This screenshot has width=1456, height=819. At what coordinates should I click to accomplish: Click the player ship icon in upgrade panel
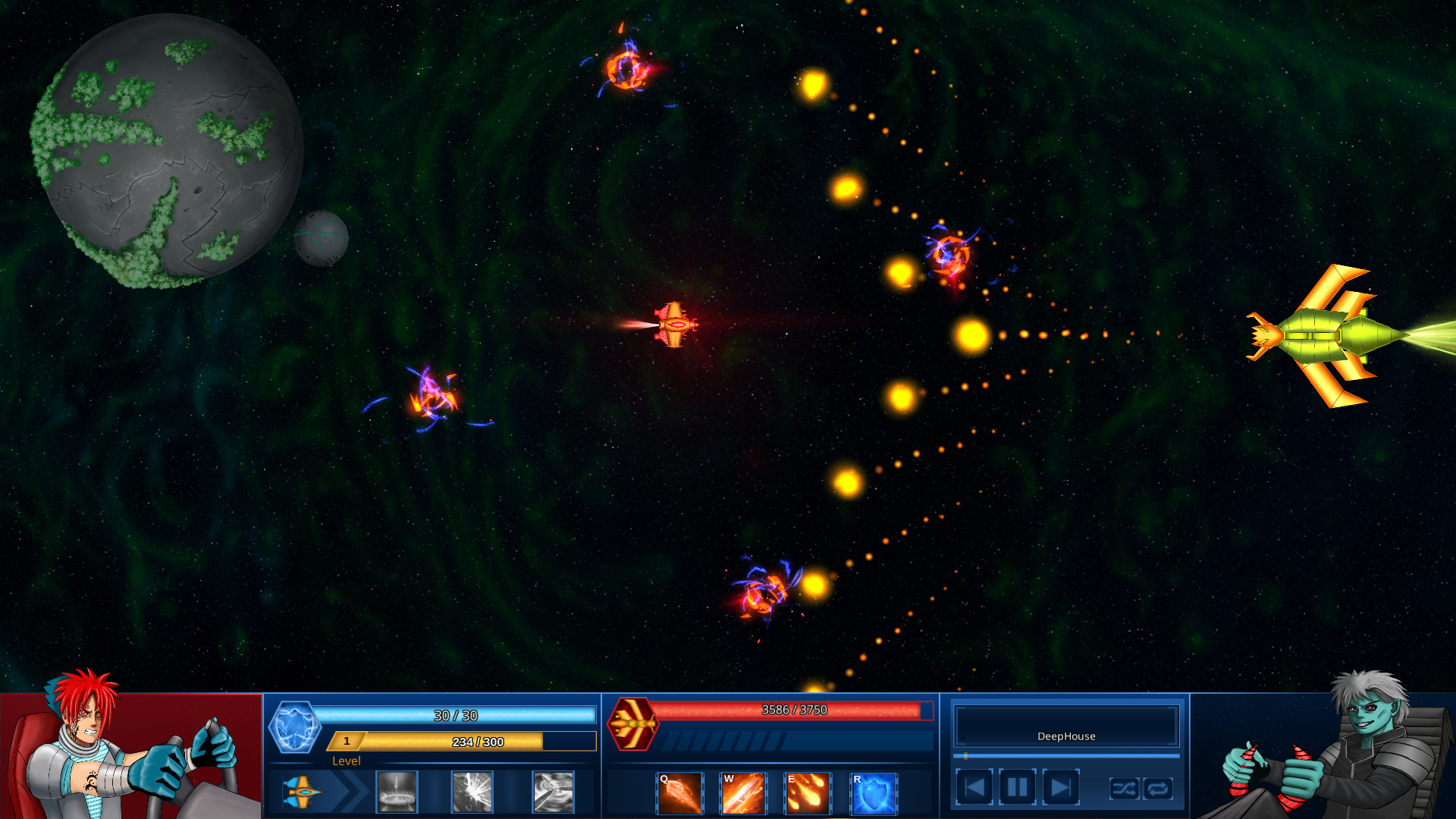point(303,791)
